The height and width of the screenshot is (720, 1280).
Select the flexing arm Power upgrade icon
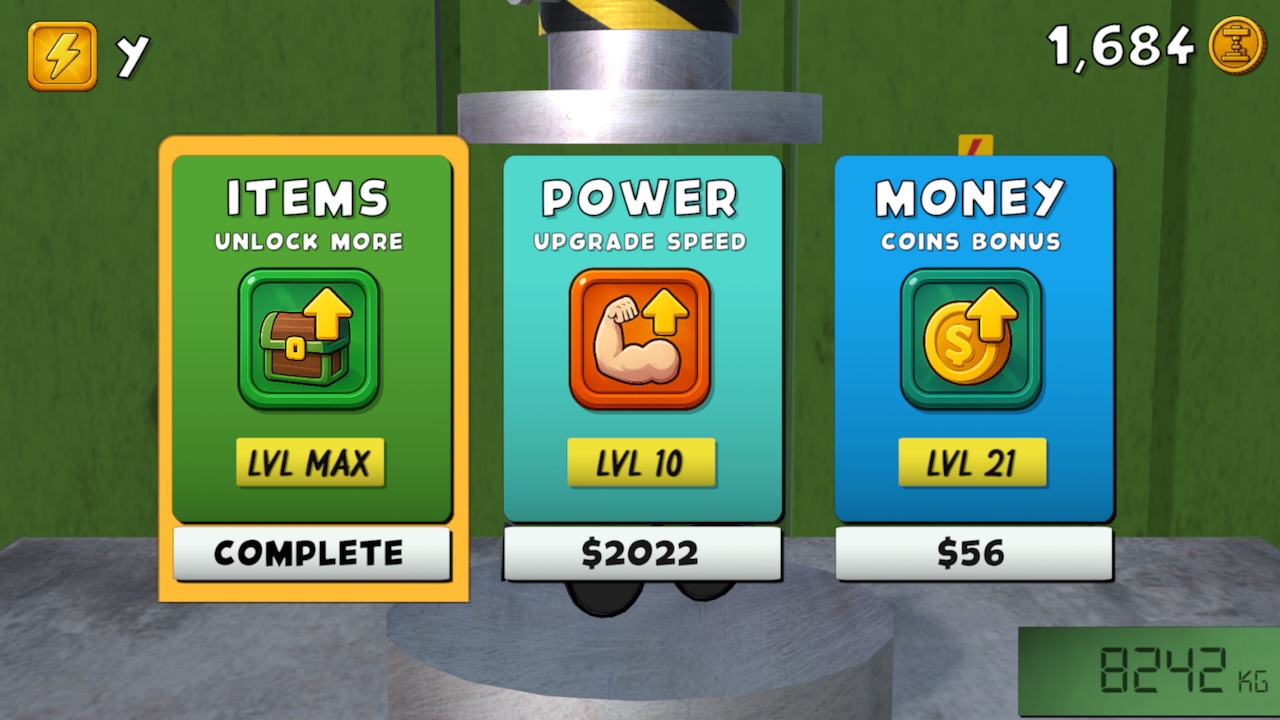[642, 340]
